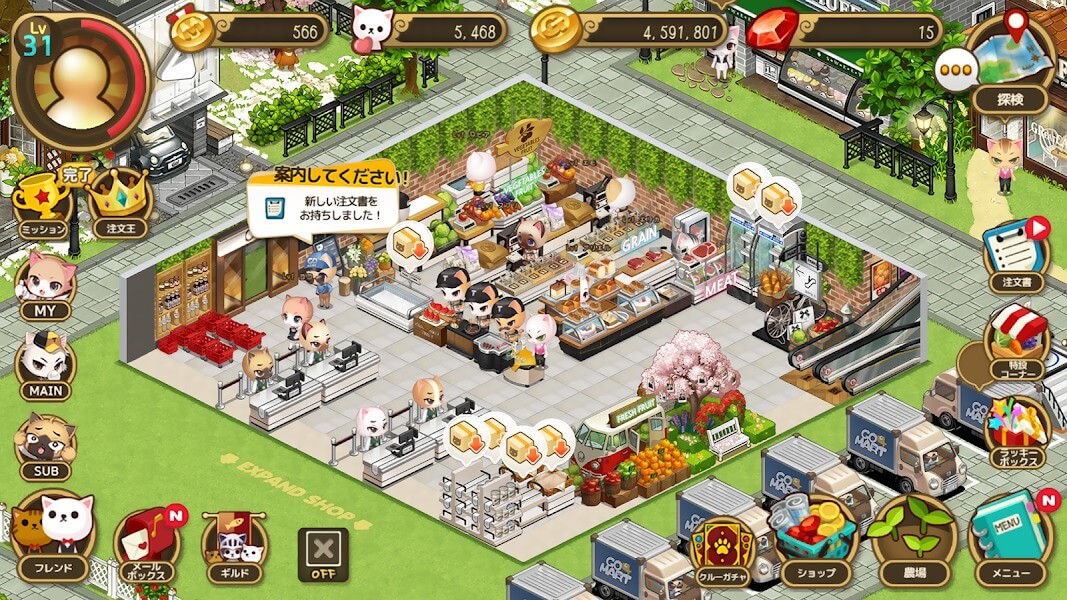Select the MAIN cat character button
Viewport: 1067px width, 600px height.
point(45,365)
